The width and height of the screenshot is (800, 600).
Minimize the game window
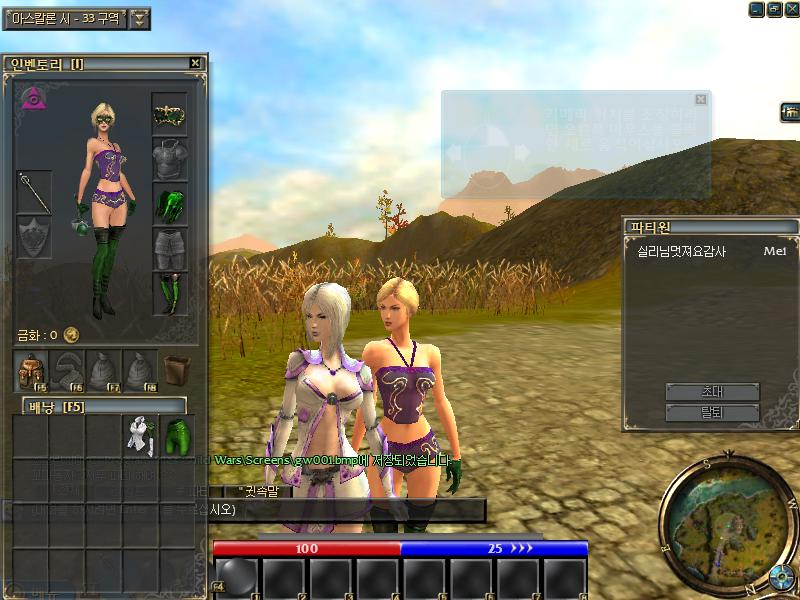[756, 8]
